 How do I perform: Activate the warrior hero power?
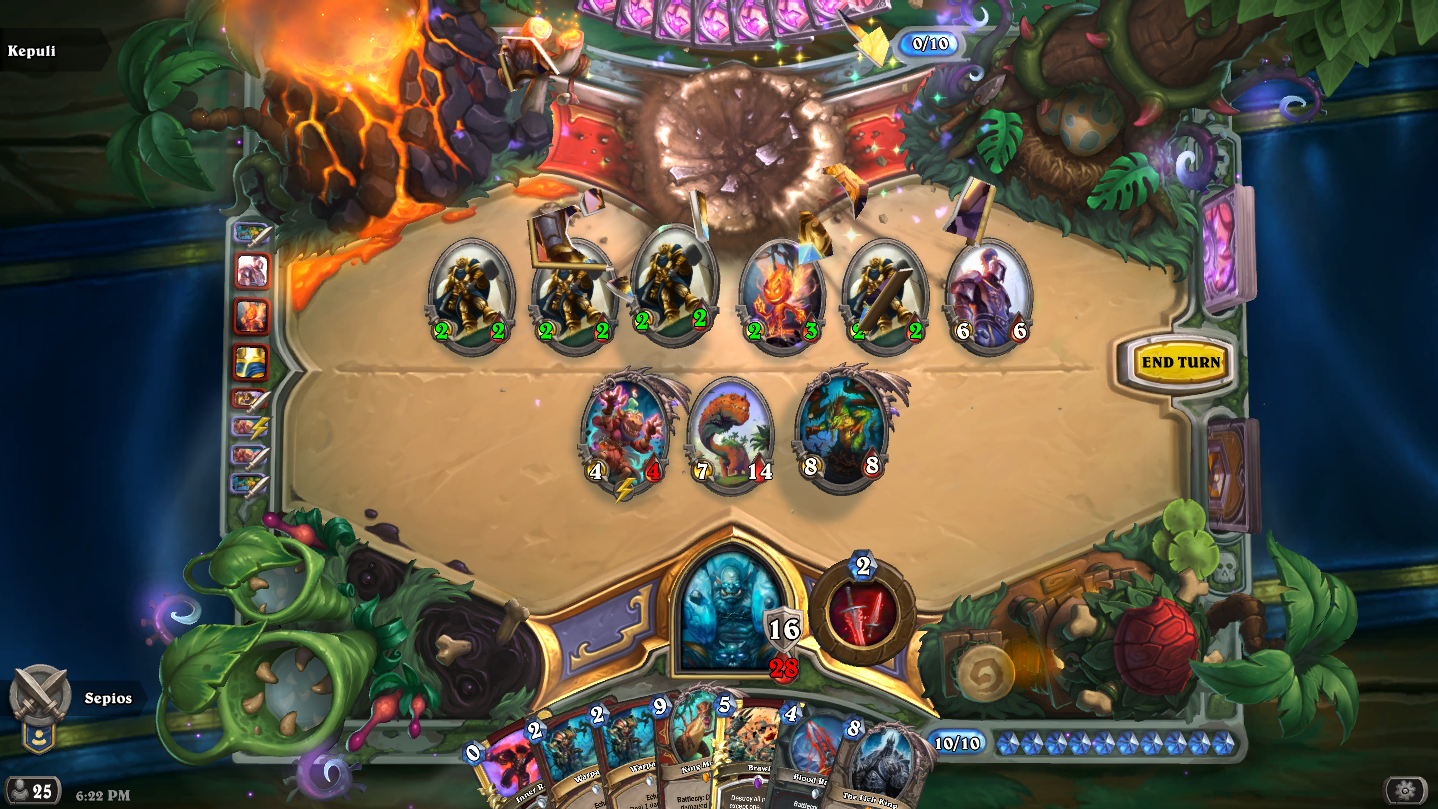(862, 614)
